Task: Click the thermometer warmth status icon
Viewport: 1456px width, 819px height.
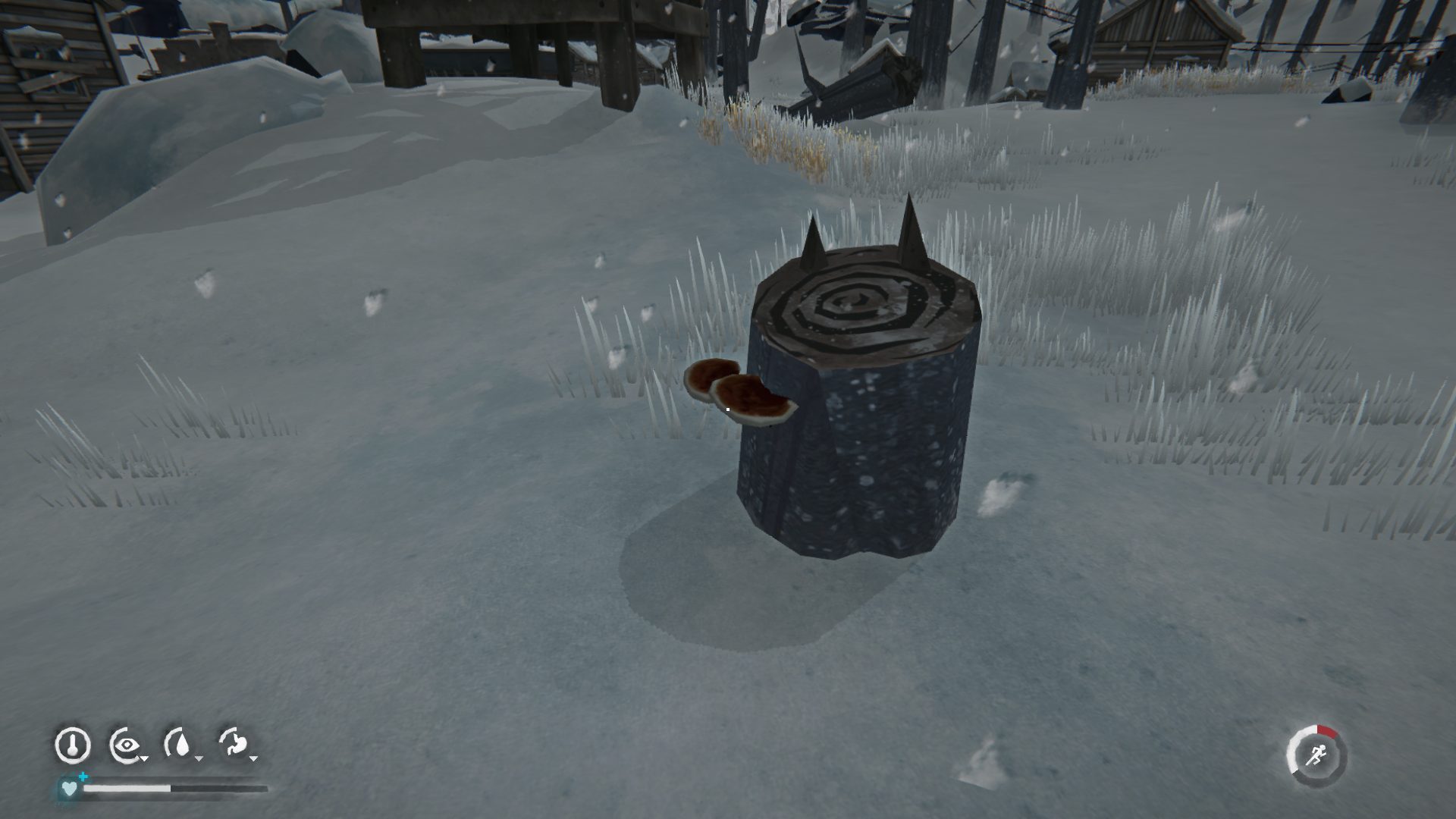Action: (x=73, y=745)
